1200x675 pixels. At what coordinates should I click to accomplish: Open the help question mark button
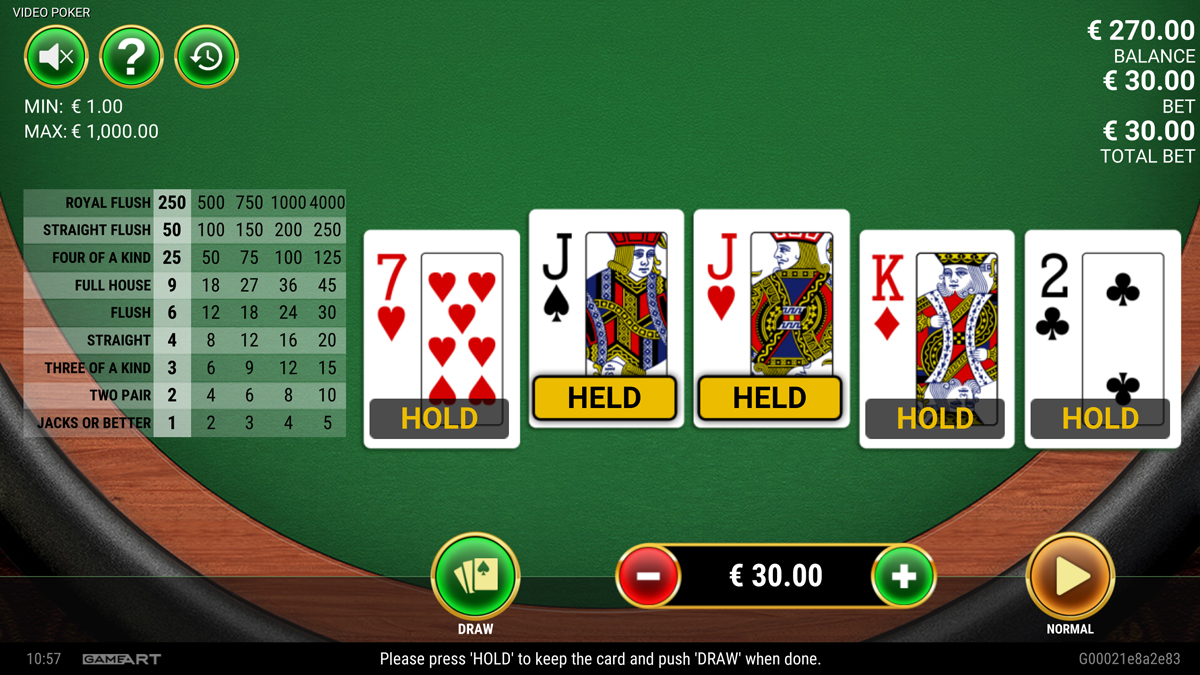131,57
